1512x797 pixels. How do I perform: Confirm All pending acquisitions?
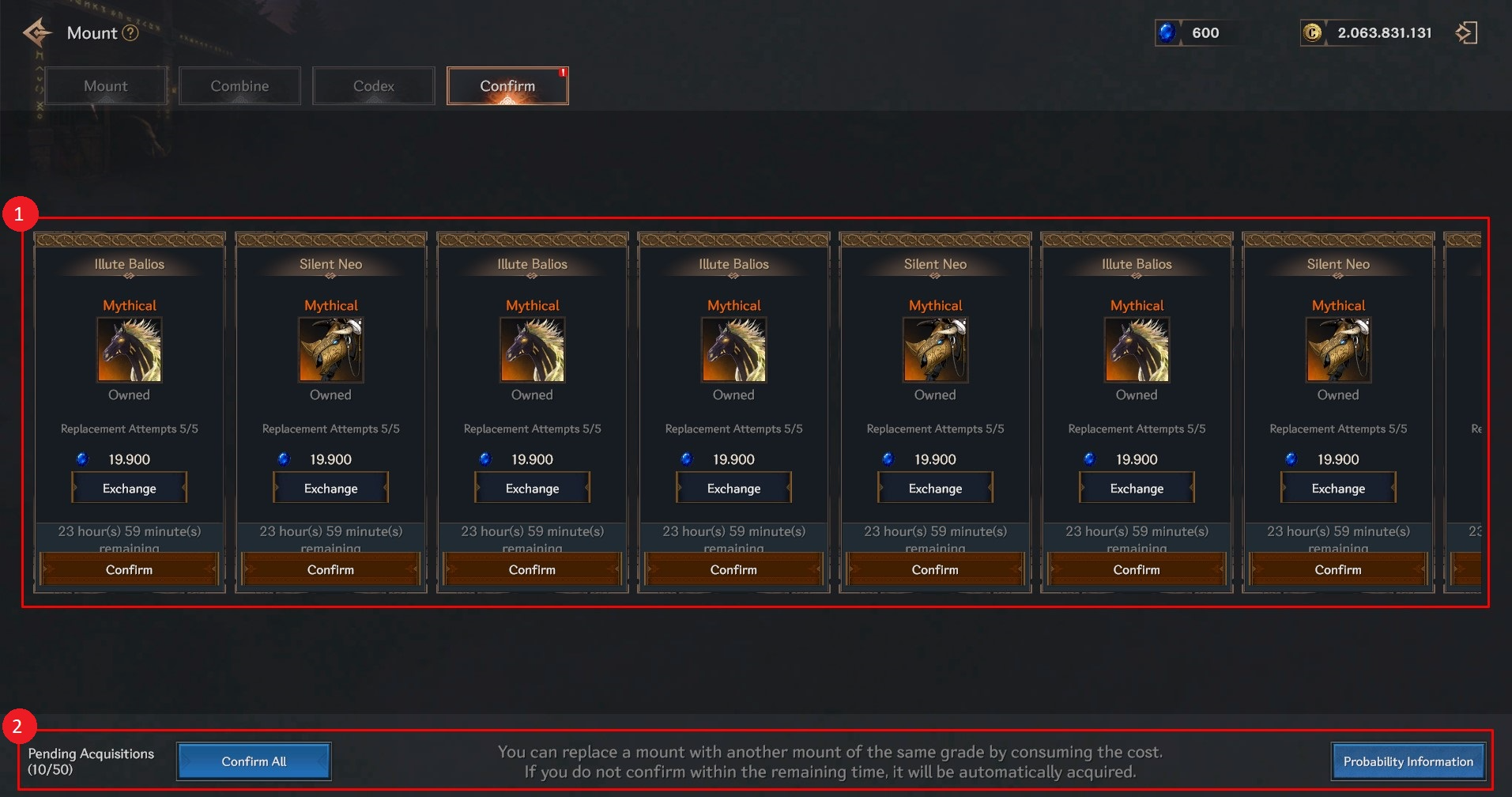[254, 761]
